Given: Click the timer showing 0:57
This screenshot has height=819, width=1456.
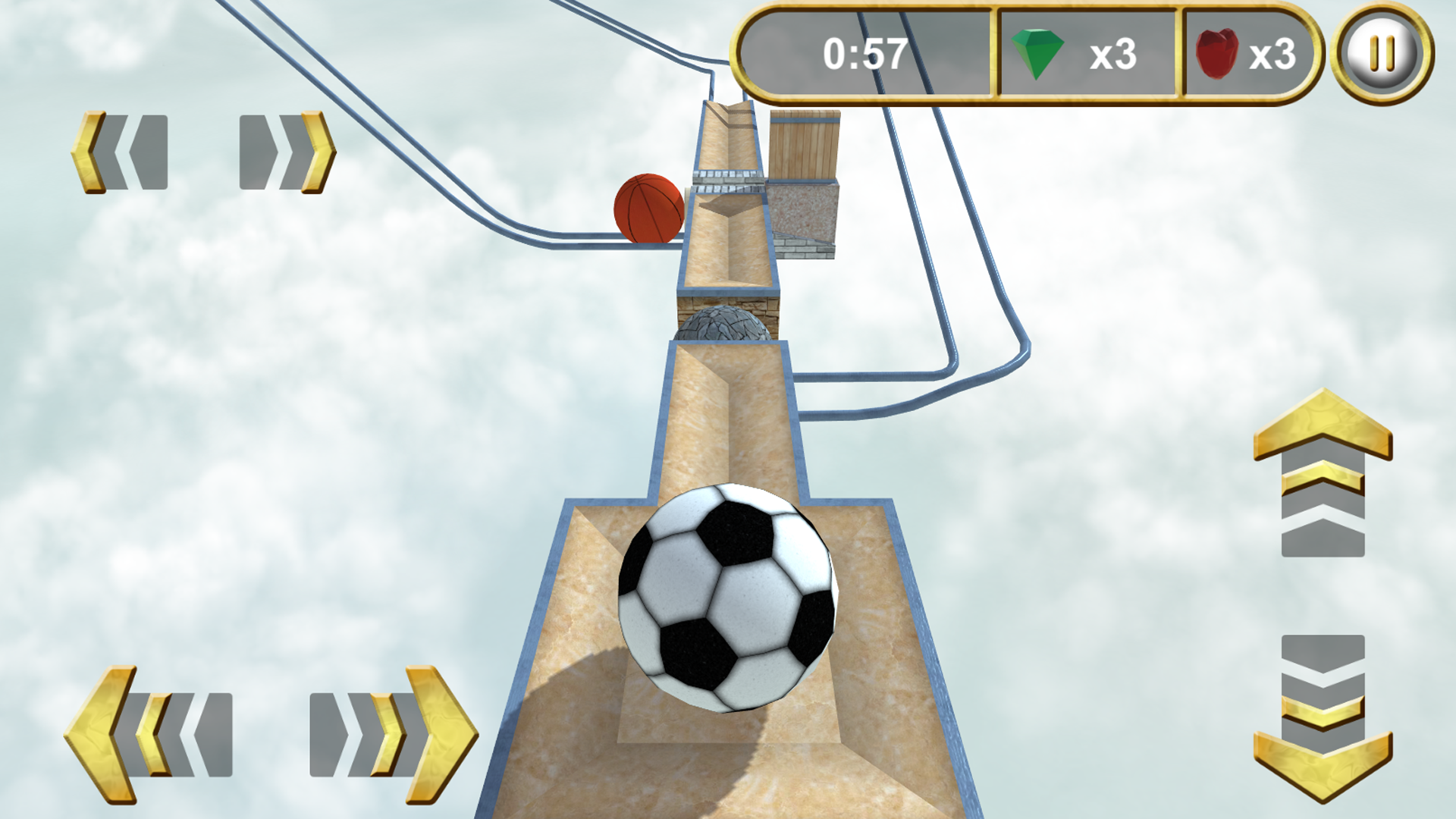Looking at the screenshot, I should (864, 52).
